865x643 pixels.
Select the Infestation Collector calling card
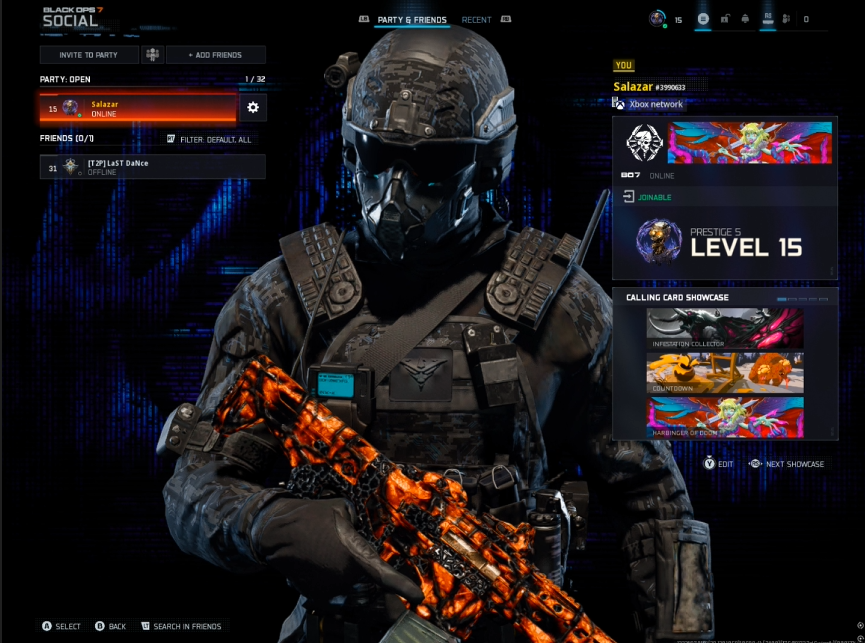tap(725, 328)
